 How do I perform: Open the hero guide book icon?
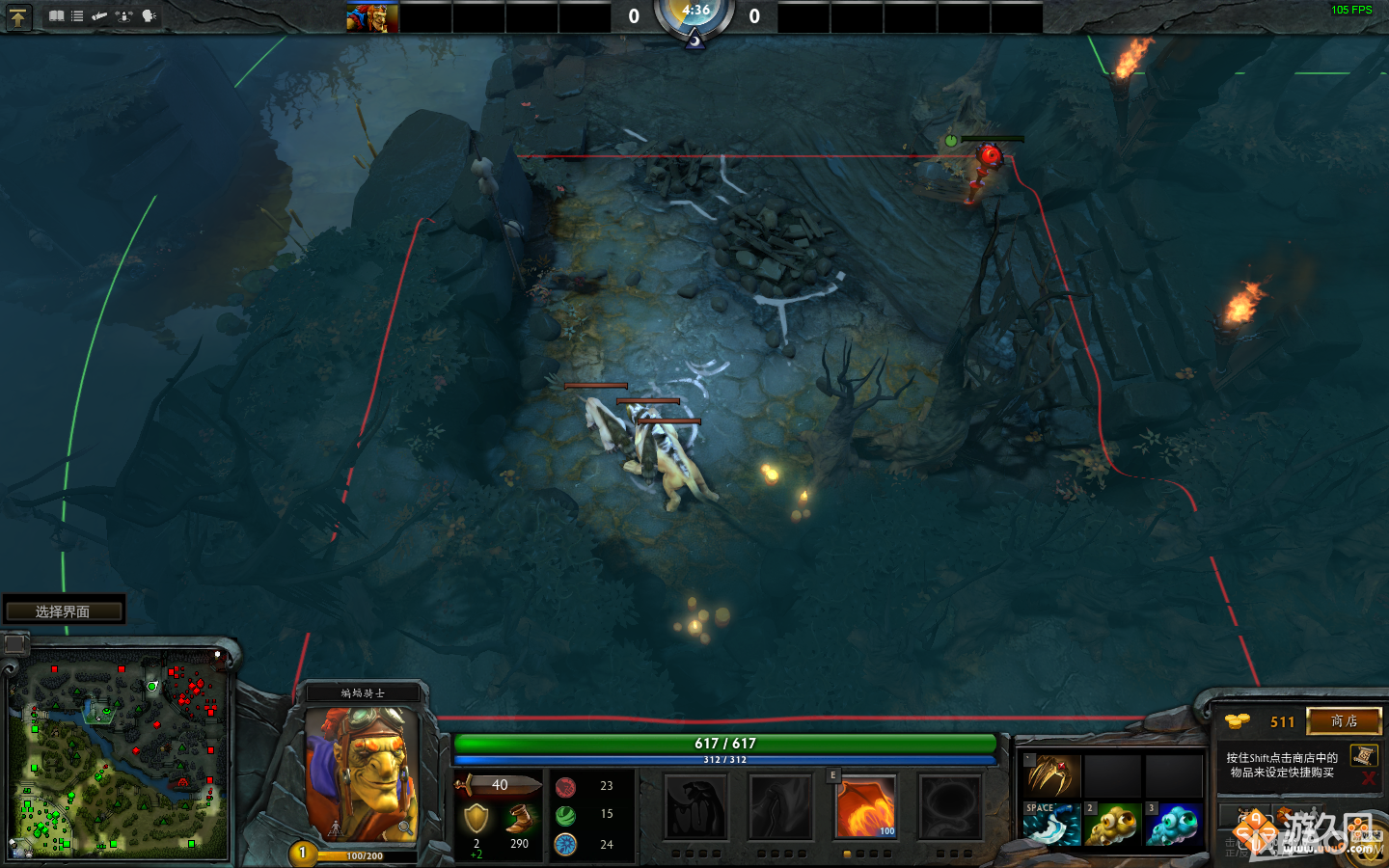point(57,15)
